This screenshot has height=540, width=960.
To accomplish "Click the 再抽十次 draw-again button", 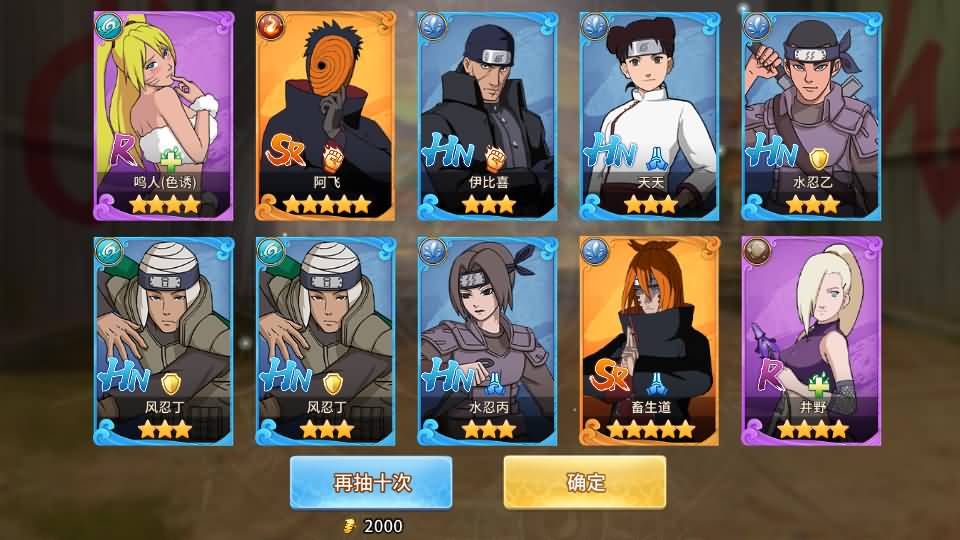I will point(371,482).
